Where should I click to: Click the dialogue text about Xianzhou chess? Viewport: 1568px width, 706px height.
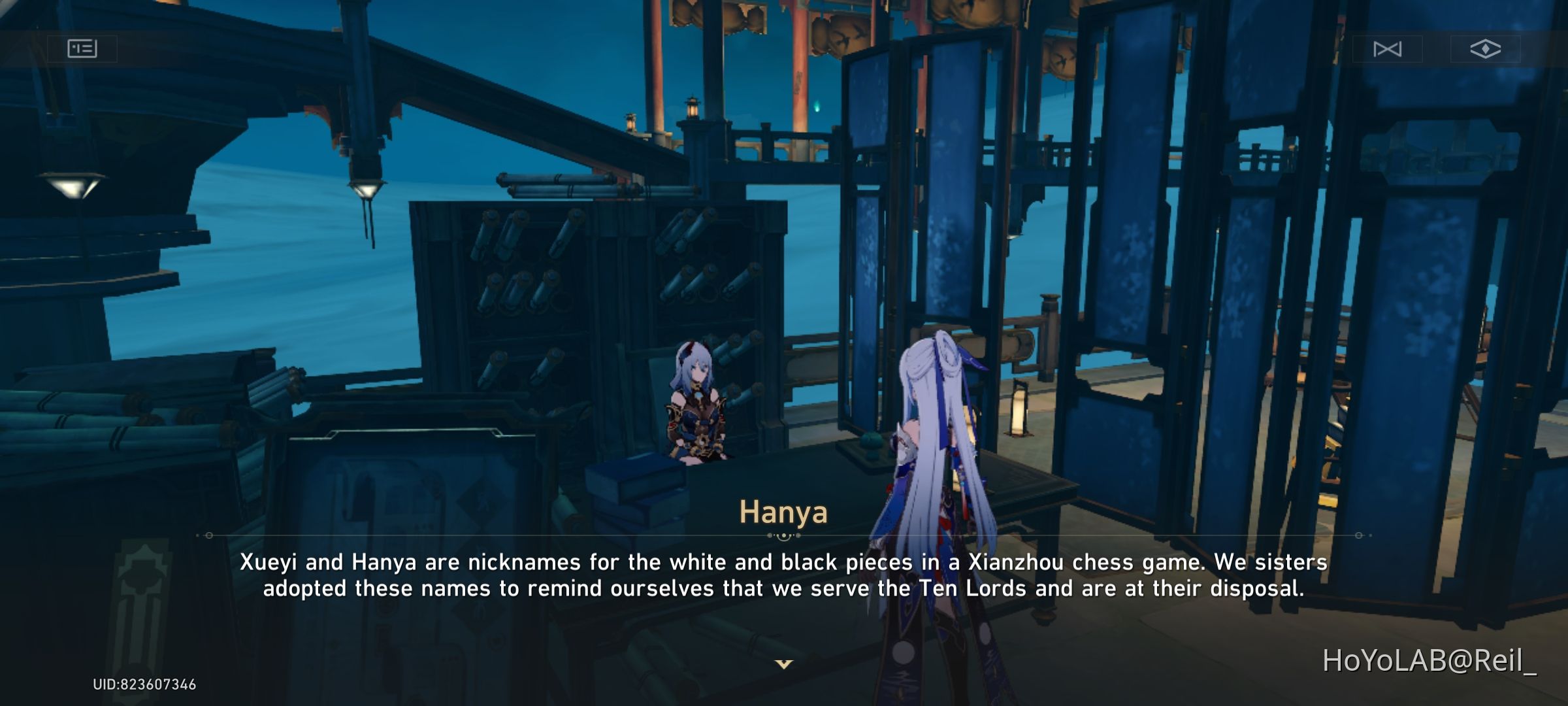(x=784, y=579)
